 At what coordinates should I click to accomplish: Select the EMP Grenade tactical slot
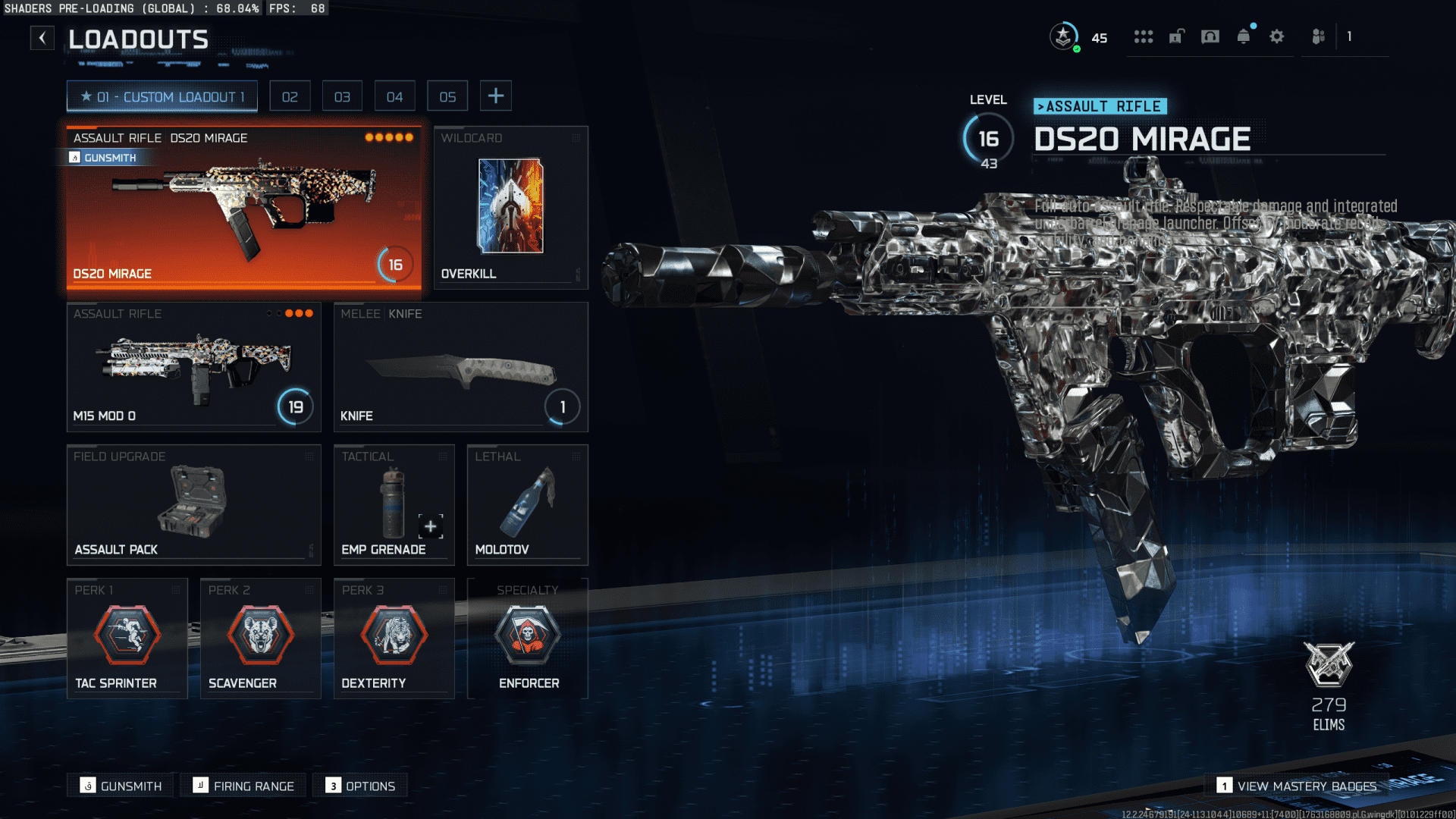[394, 504]
